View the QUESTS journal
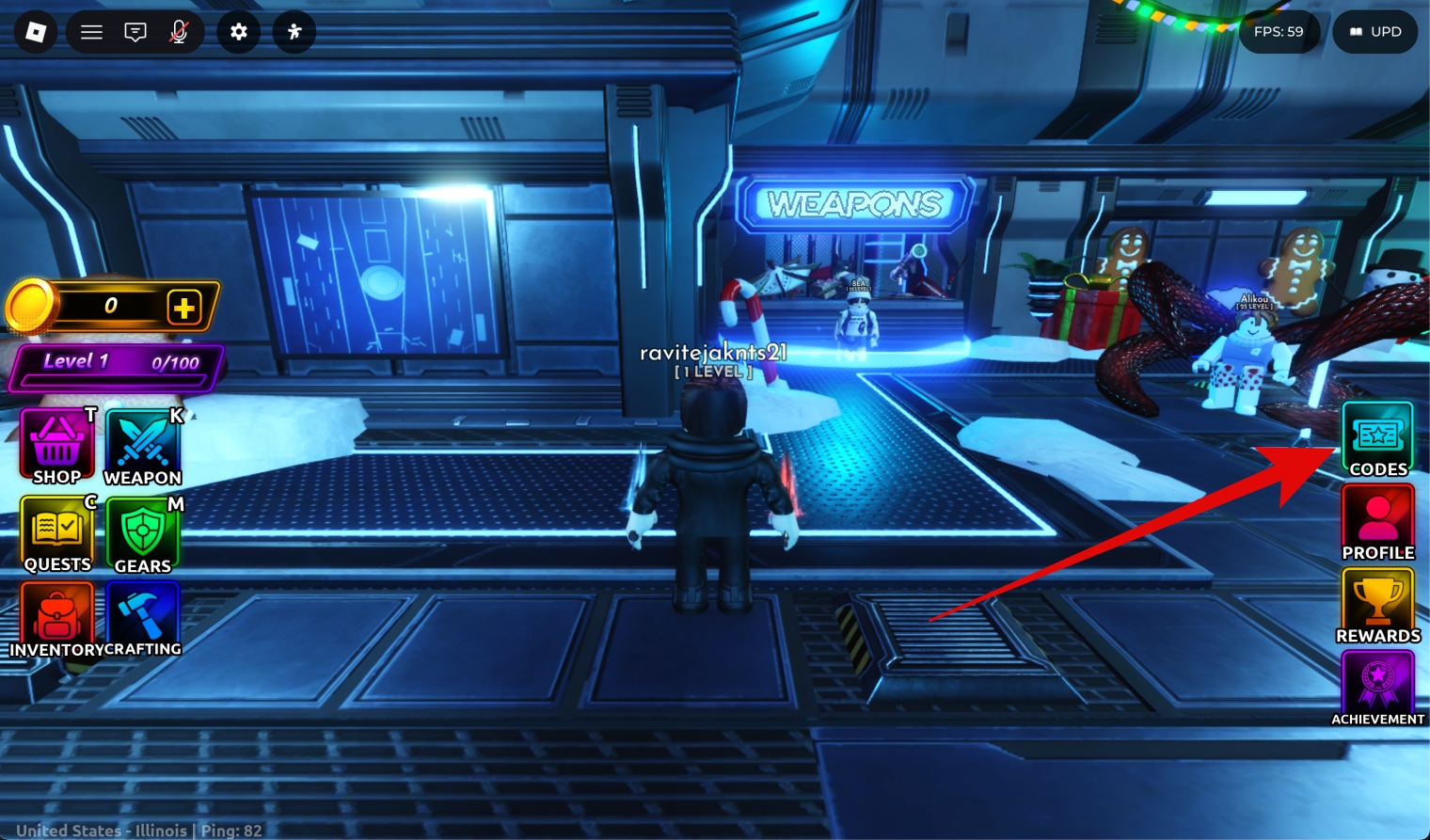This screenshot has height=840, width=1430. click(56, 531)
